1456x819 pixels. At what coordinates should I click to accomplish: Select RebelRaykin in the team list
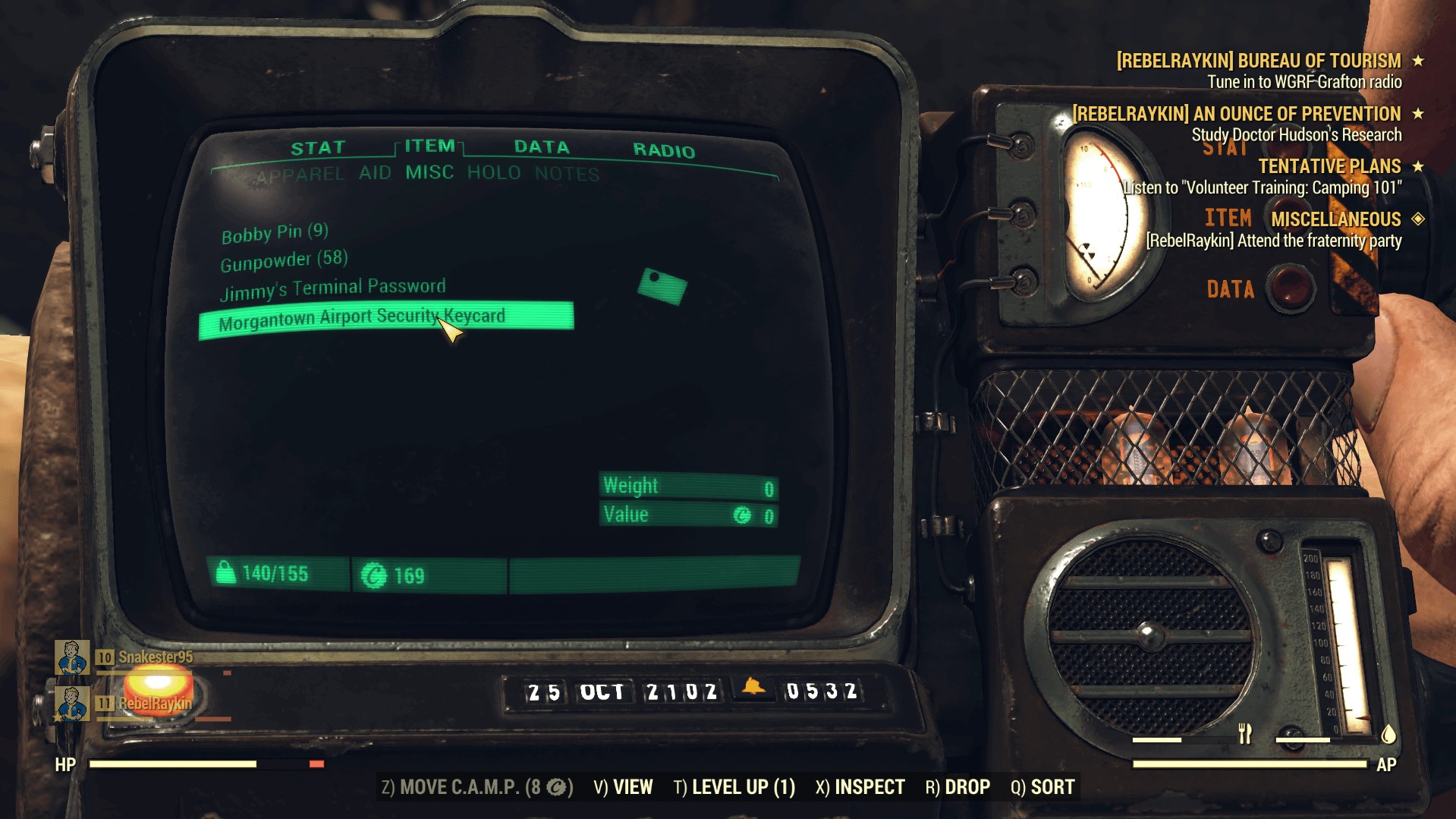pos(154,704)
